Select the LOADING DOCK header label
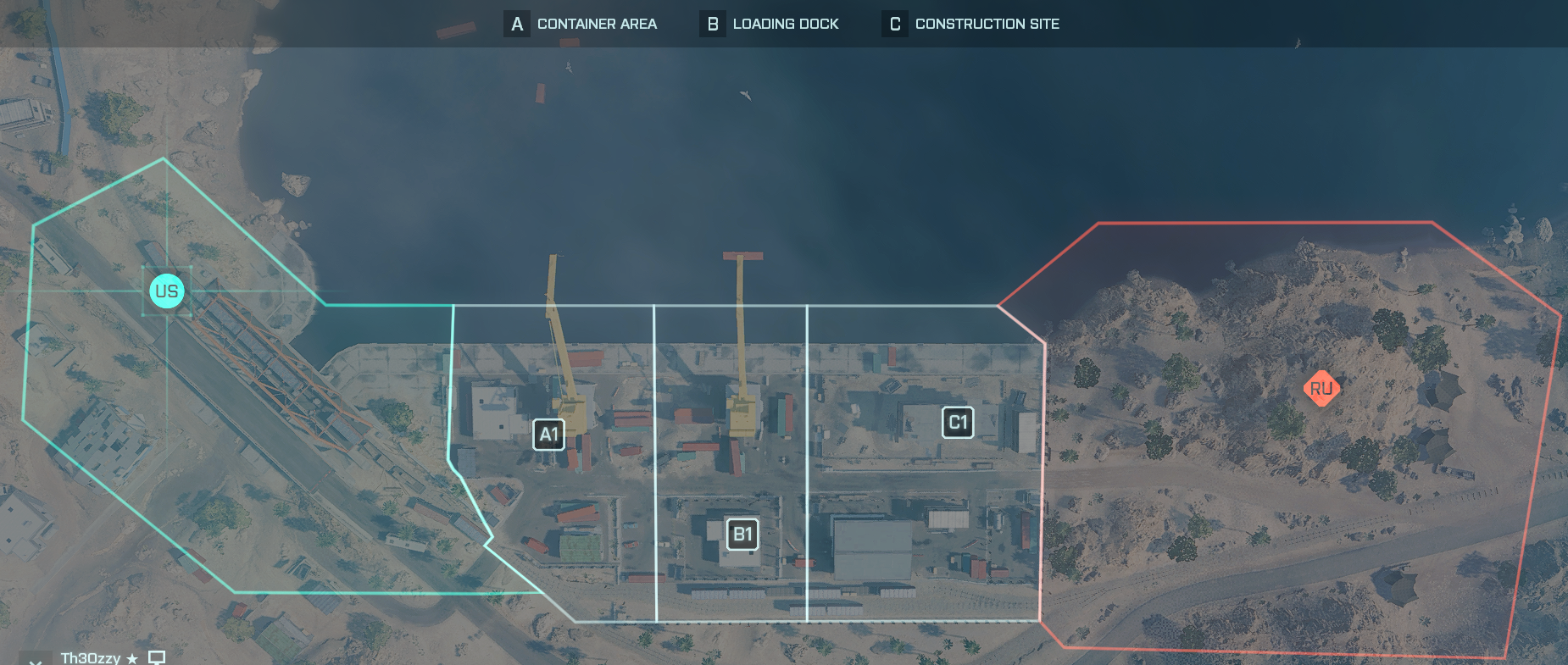The height and width of the screenshot is (665, 1568). 786,24
